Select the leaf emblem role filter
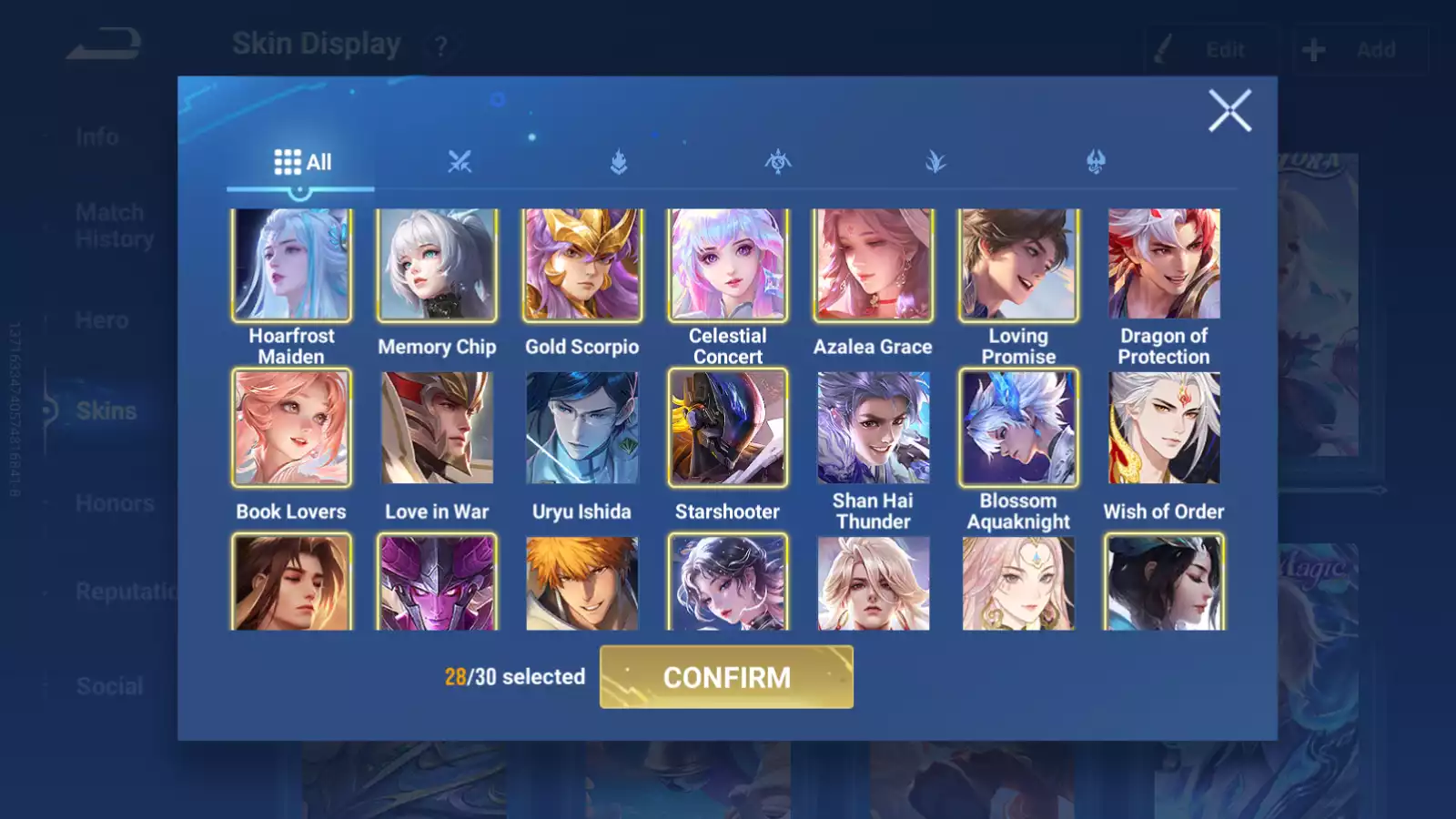Image resolution: width=1456 pixels, height=819 pixels. click(937, 163)
